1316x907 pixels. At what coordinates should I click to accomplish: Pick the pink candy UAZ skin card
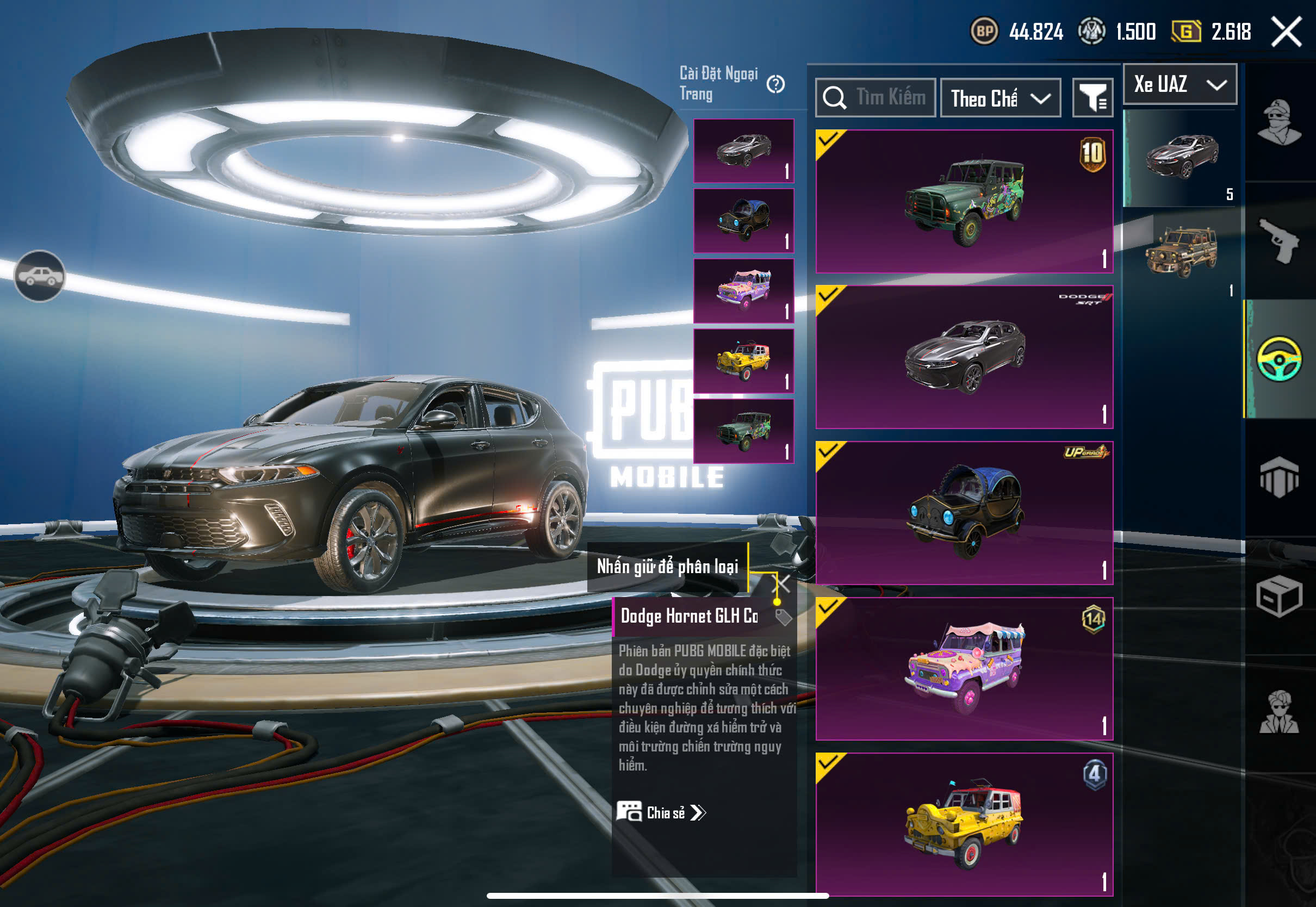pyautogui.click(x=964, y=668)
